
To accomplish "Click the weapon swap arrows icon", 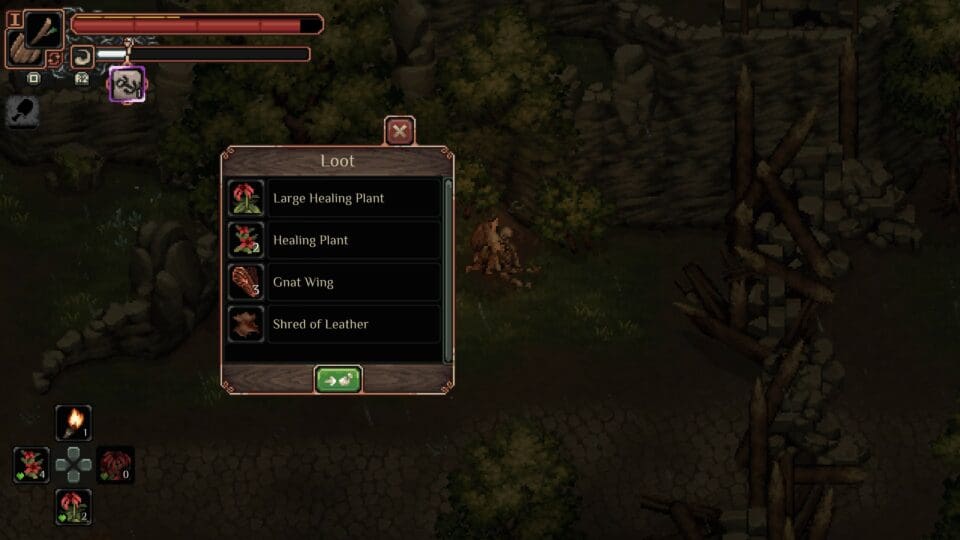I will point(55,59).
